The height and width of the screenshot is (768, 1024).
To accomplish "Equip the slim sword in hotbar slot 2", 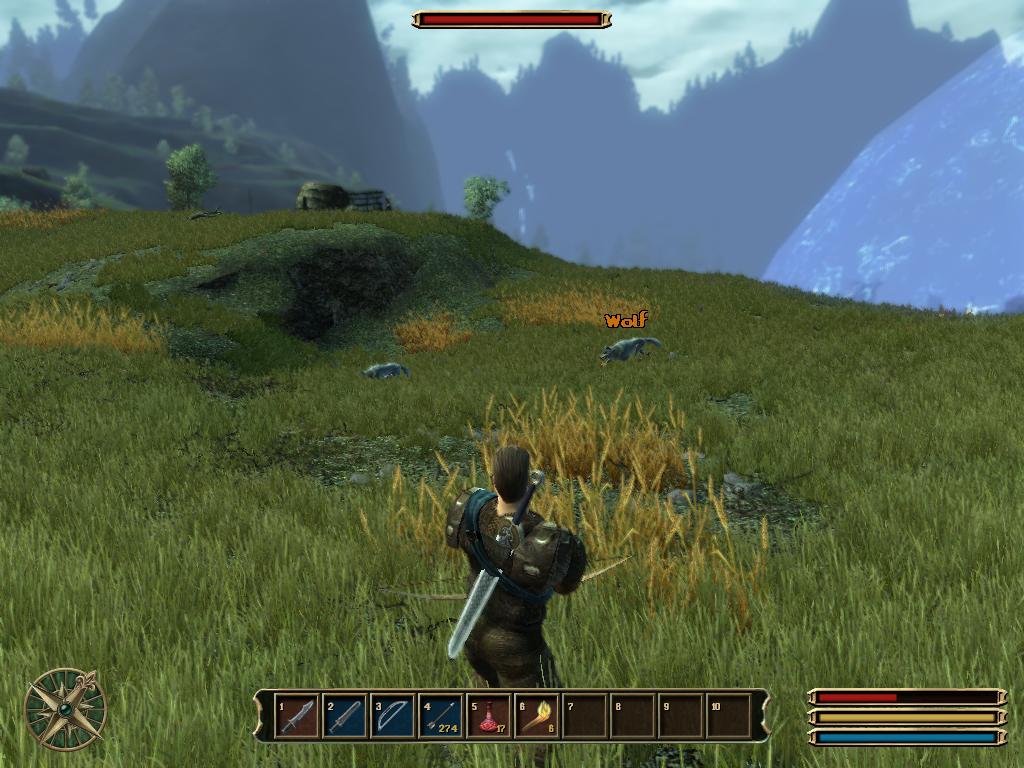I will point(345,716).
